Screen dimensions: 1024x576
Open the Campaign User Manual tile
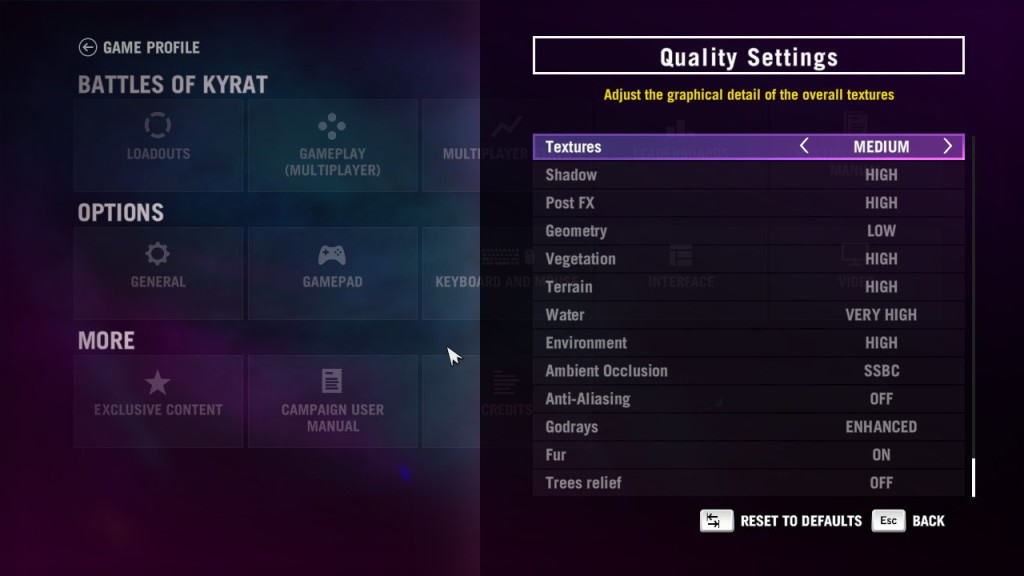332,400
